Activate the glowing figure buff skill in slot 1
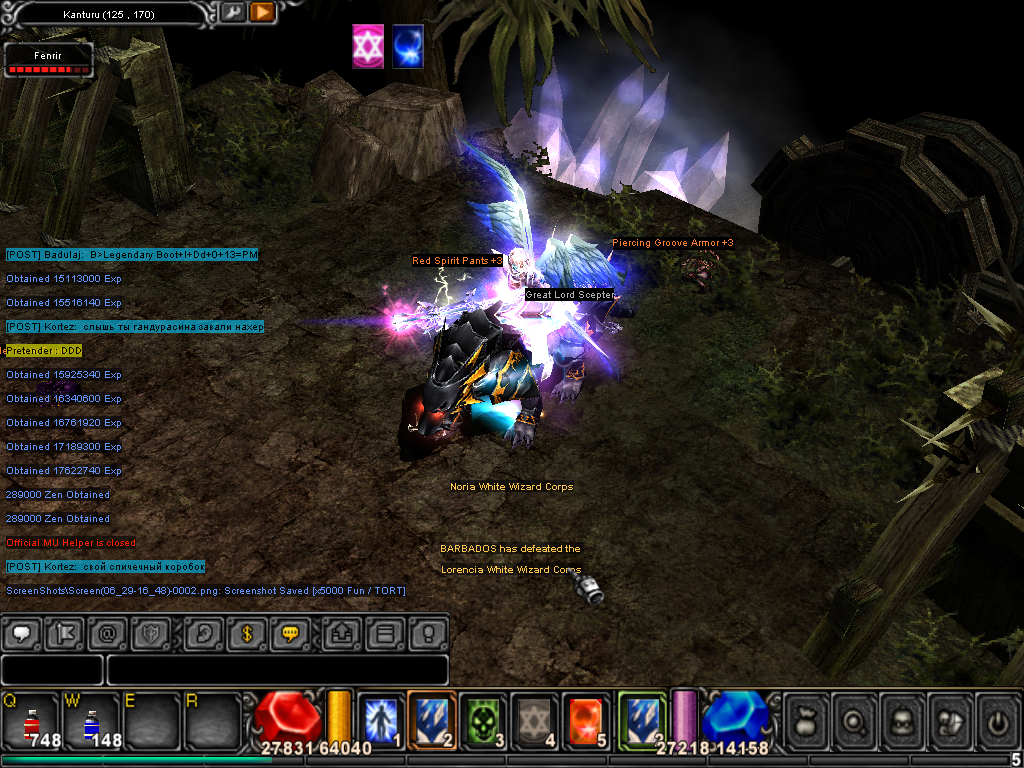Image resolution: width=1024 pixels, height=768 pixels. click(x=381, y=718)
